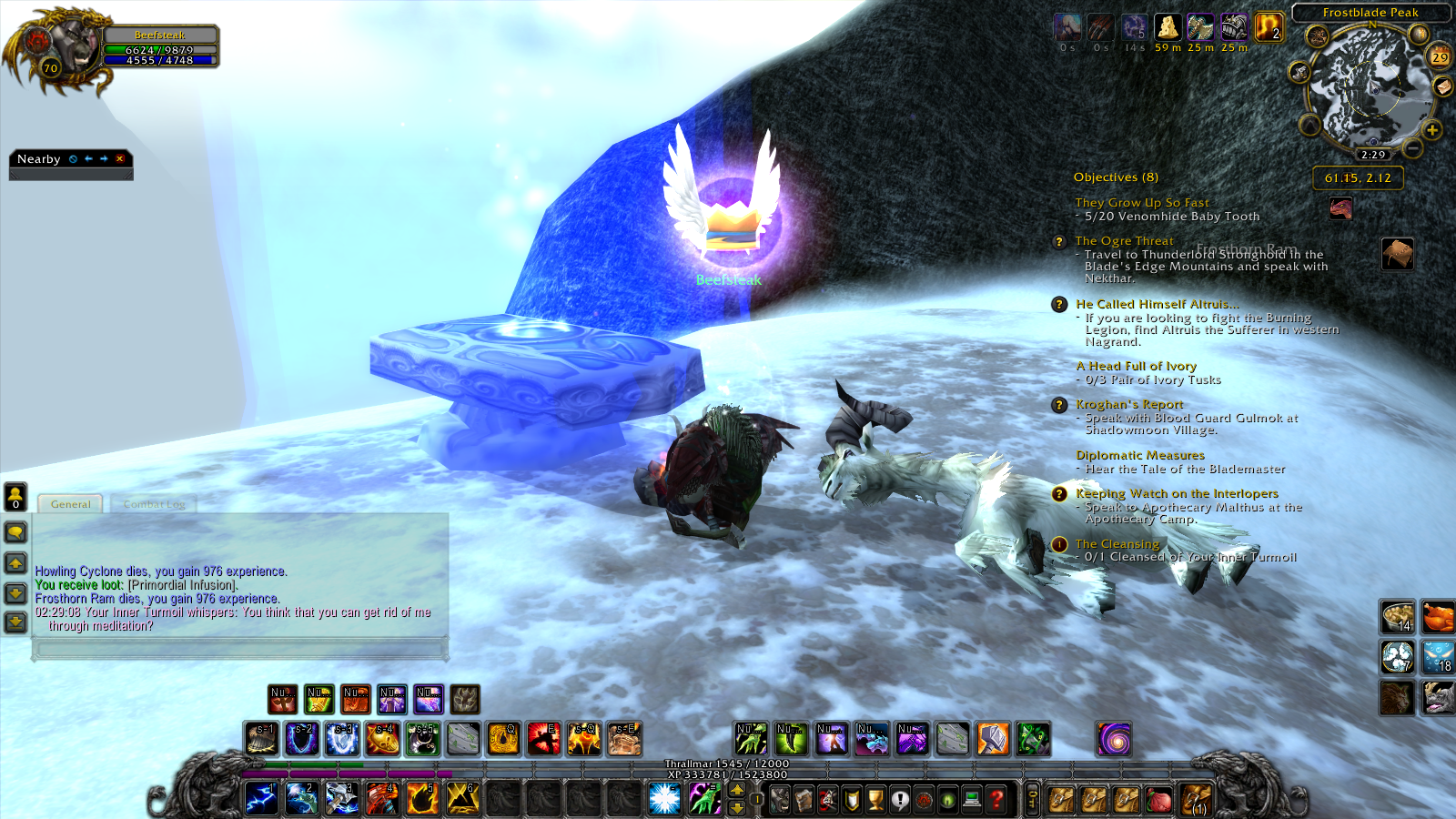Open the social friends button showing 0

15,496
